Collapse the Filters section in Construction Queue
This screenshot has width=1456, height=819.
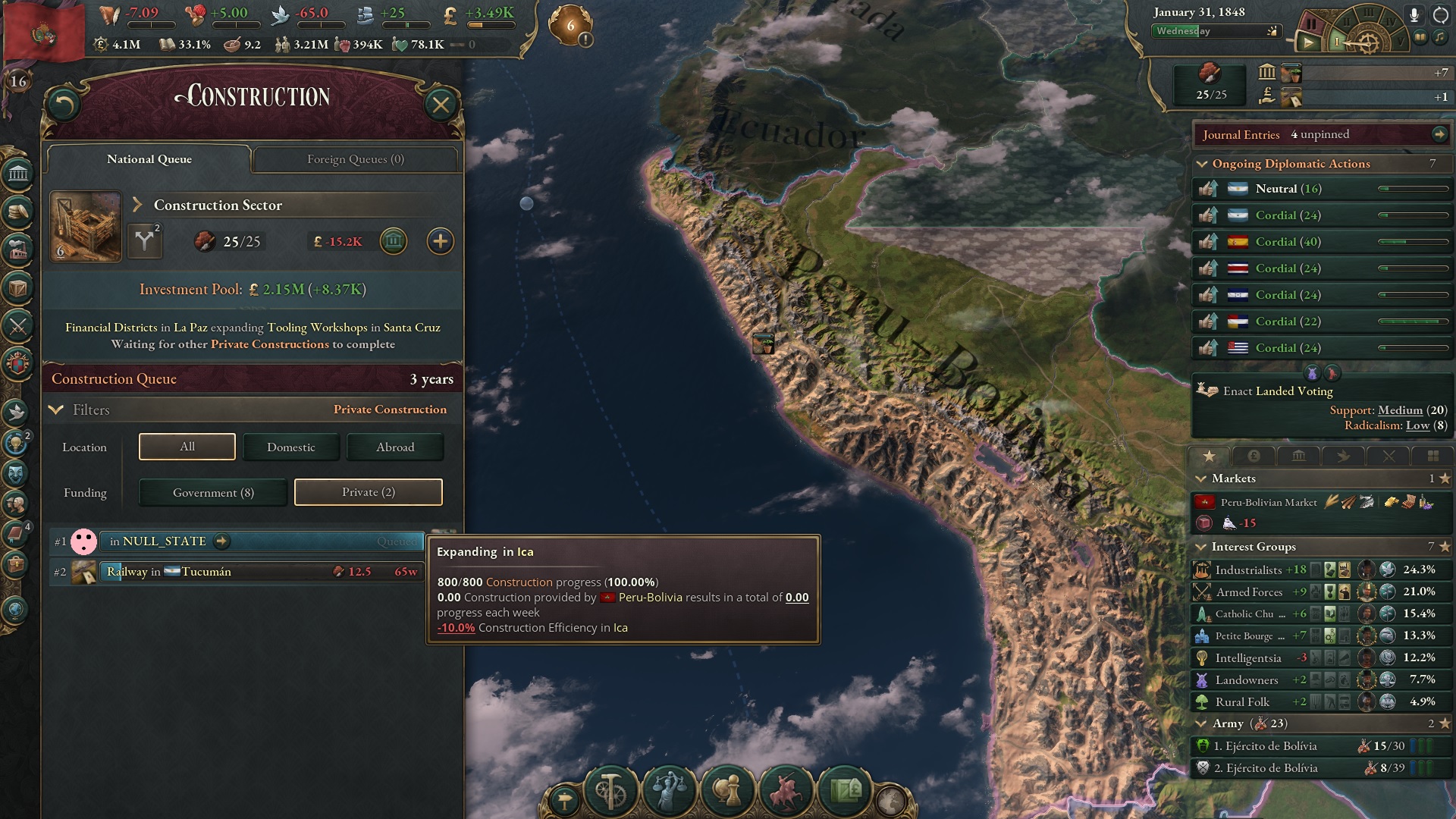[55, 409]
